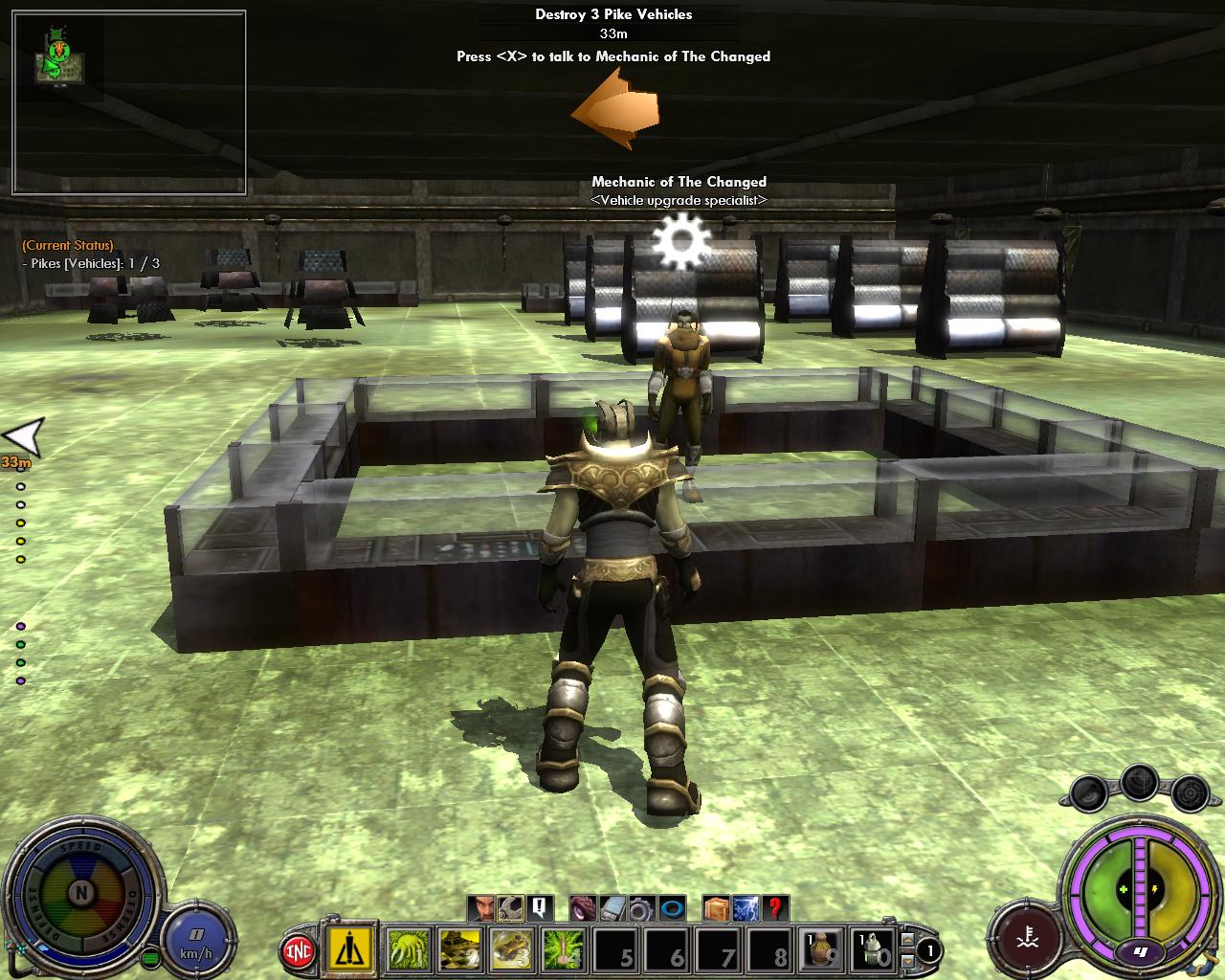Activate the green burst ability in slot 4
The width and height of the screenshot is (1225, 980).
564,949
